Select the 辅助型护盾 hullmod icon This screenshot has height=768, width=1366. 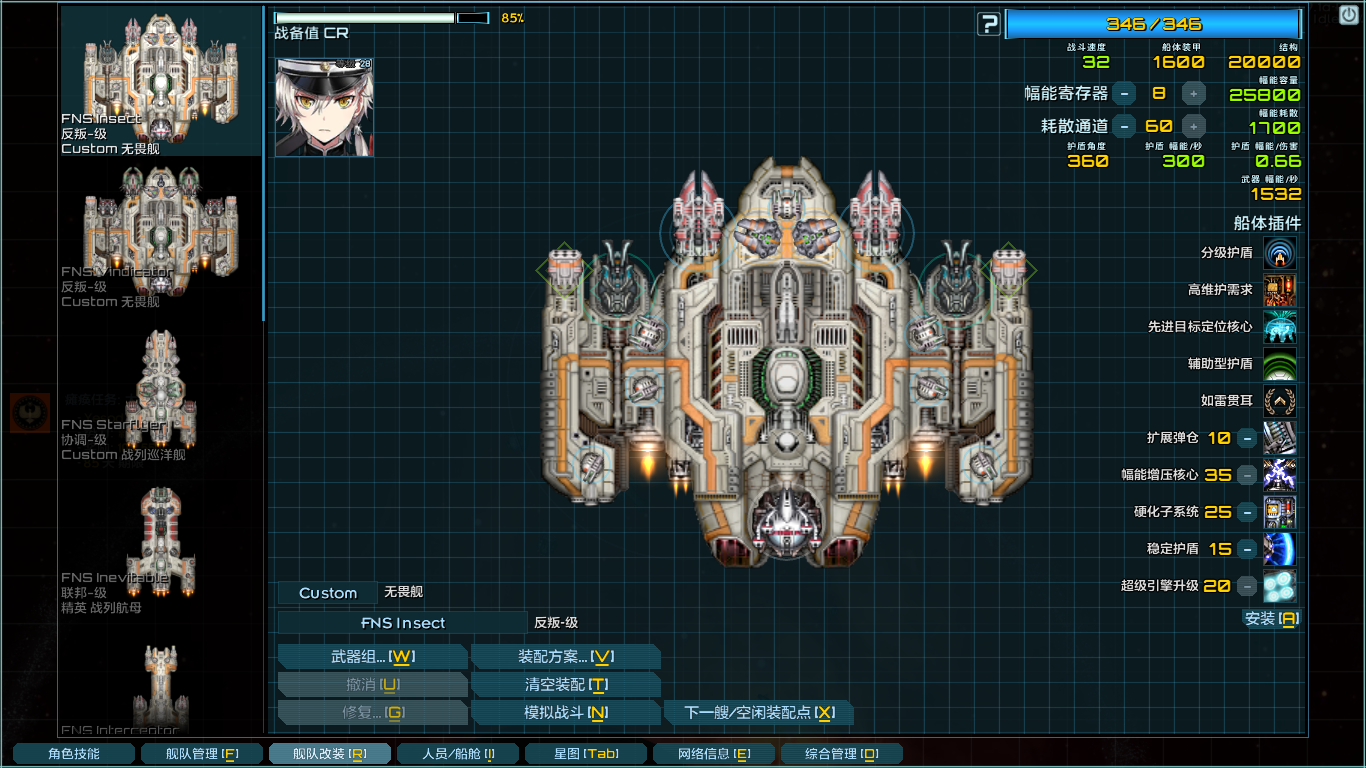pyautogui.click(x=1280, y=363)
